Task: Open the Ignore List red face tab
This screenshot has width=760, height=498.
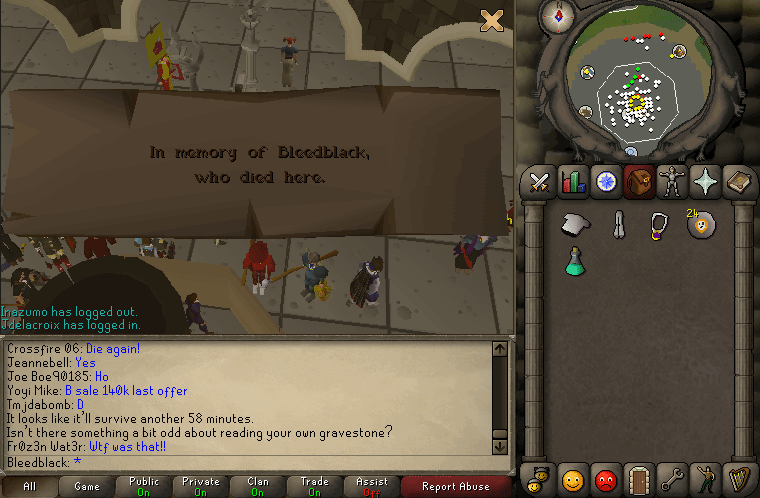Action: click(x=606, y=478)
